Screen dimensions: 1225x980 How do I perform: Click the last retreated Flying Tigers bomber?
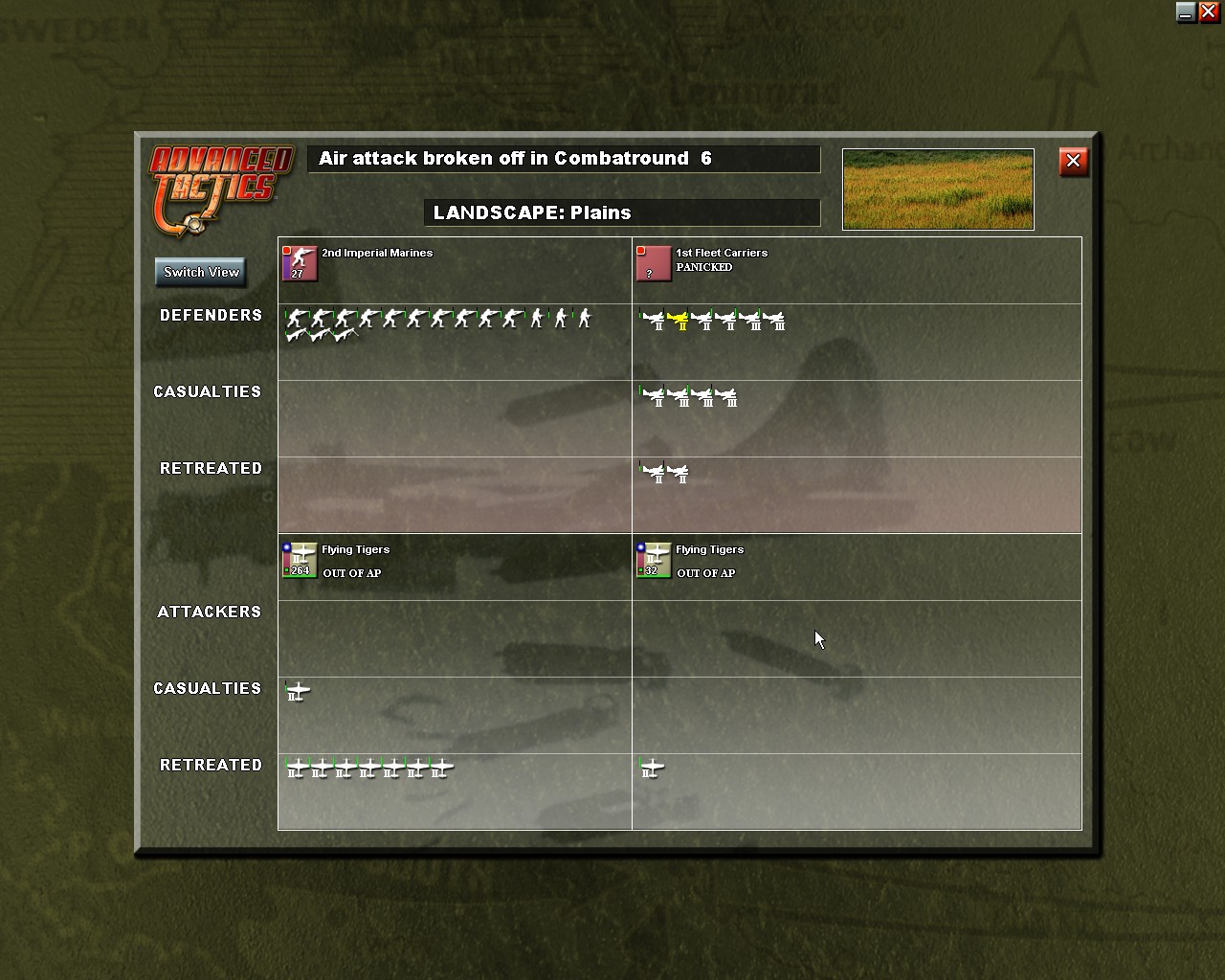click(440, 767)
